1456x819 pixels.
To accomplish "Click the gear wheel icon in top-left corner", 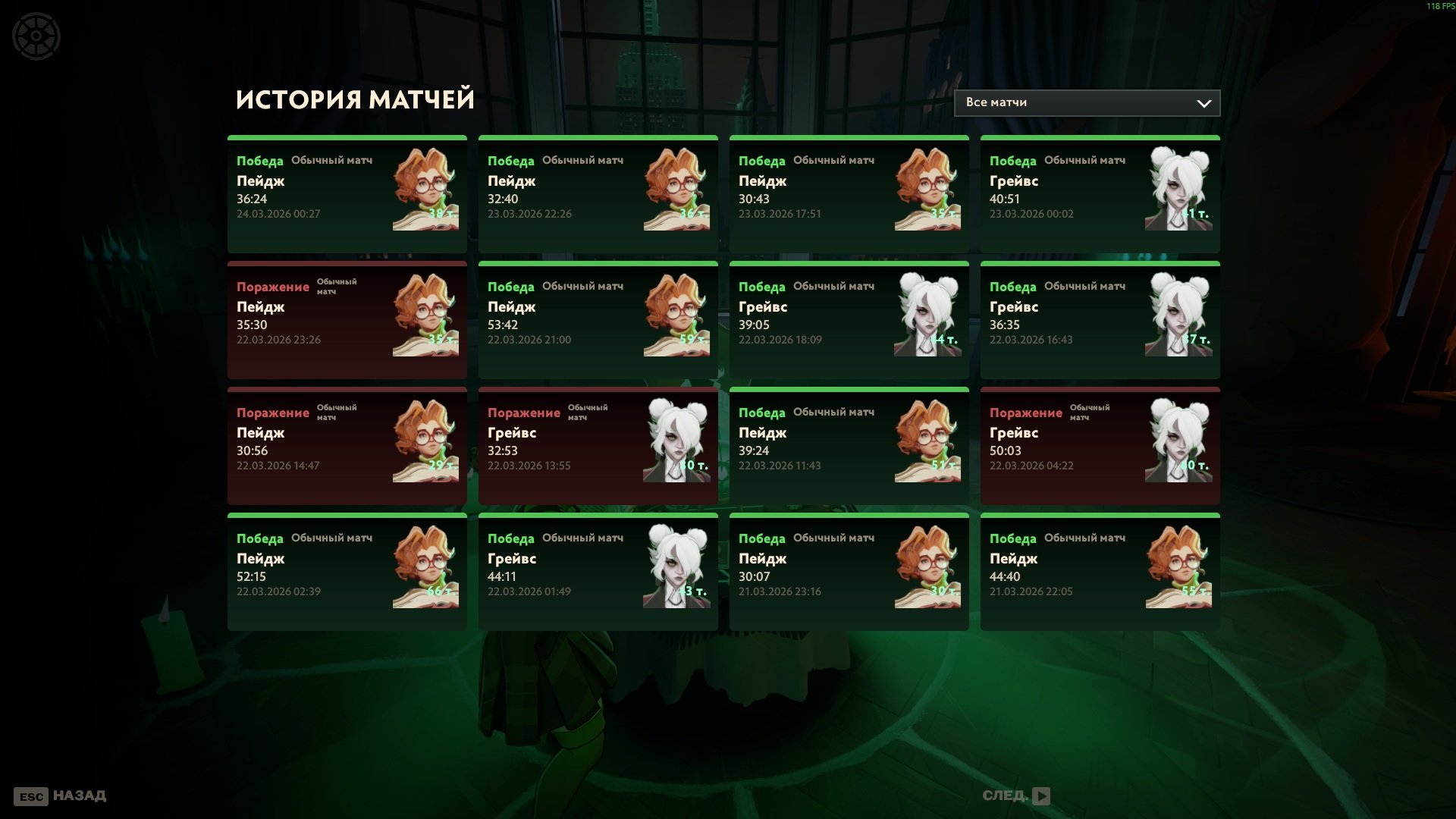I will click(x=36, y=36).
